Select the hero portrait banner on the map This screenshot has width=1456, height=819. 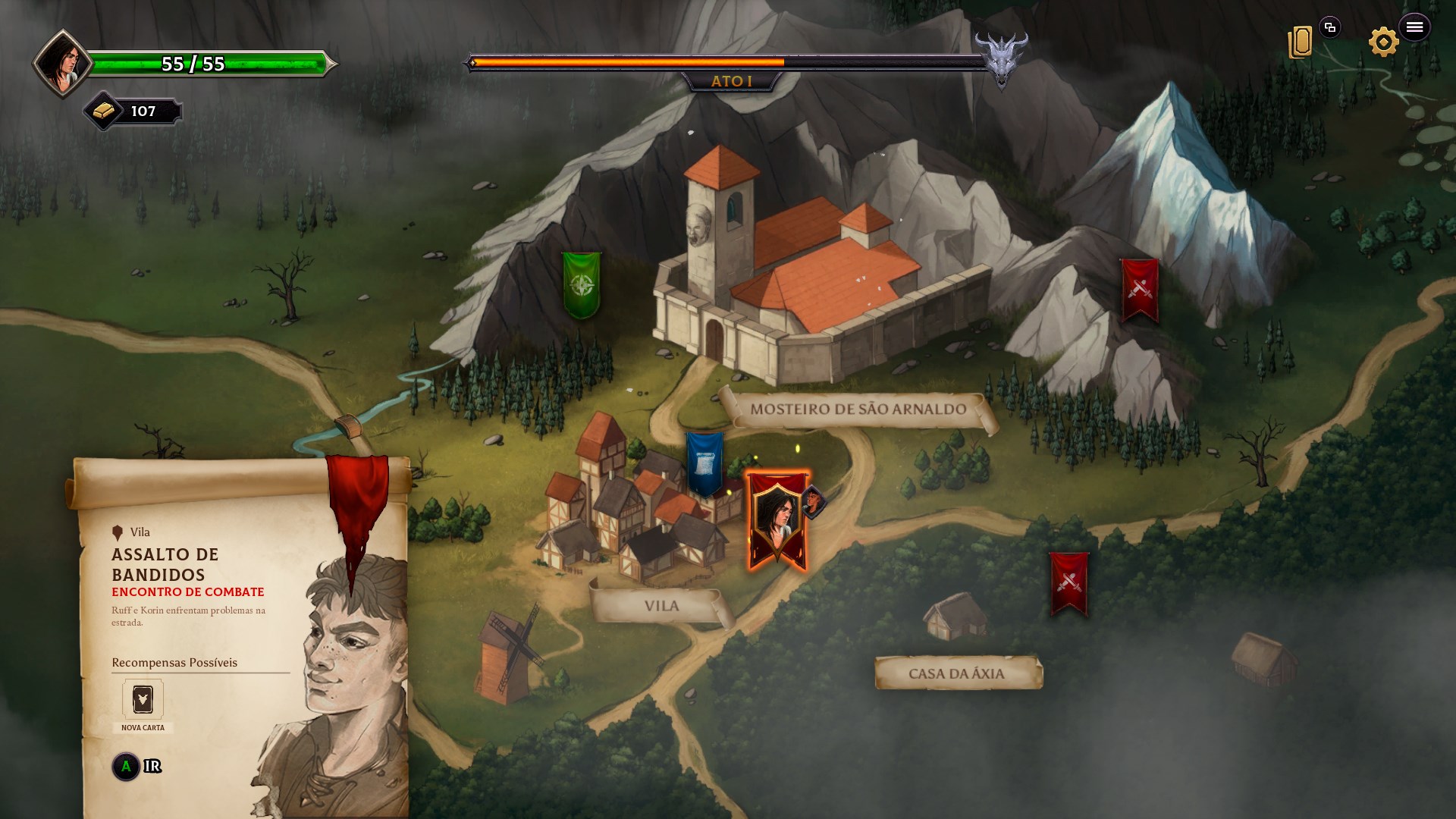click(777, 520)
